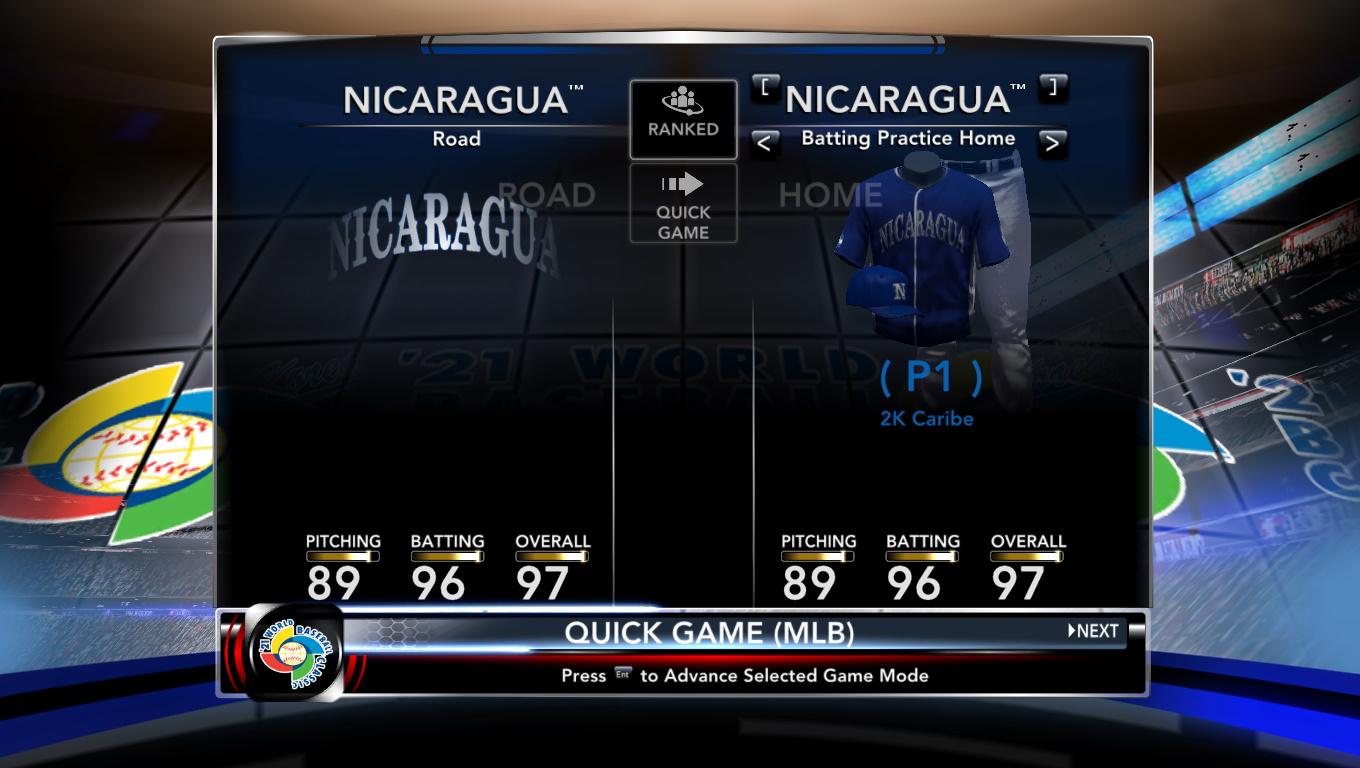Switch to the previous home uniform
Viewport: 1360px width, 768px height.
pyautogui.click(x=764, y=143)
